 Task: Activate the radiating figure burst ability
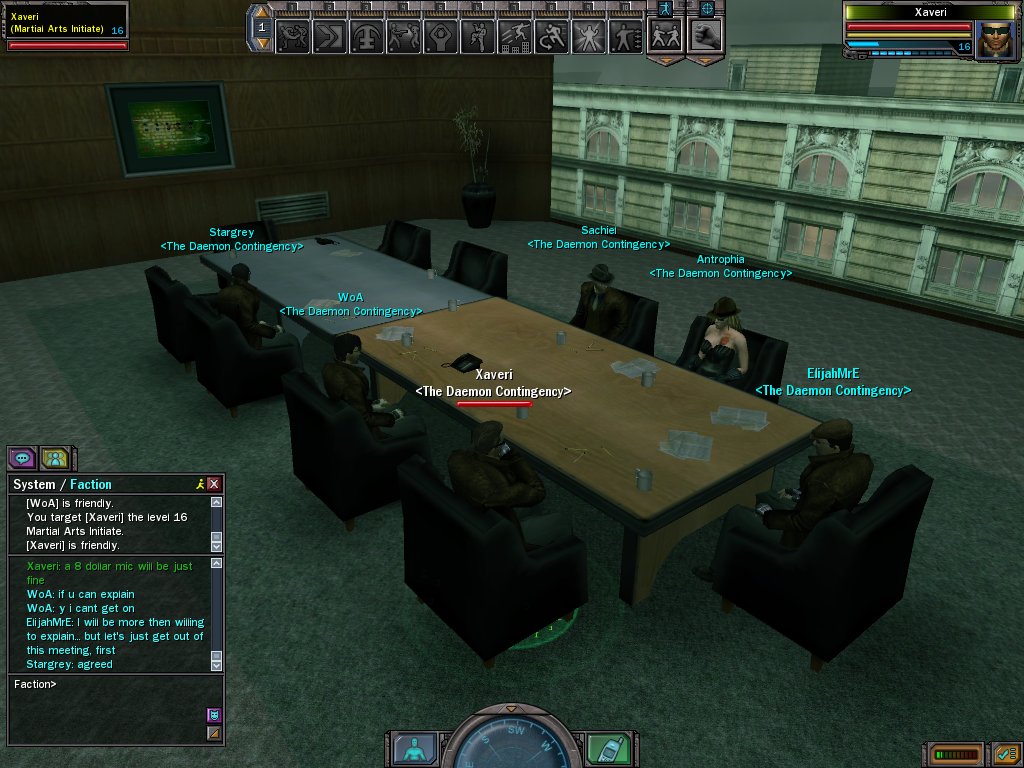pyautogui.click(x=589, y=37)
